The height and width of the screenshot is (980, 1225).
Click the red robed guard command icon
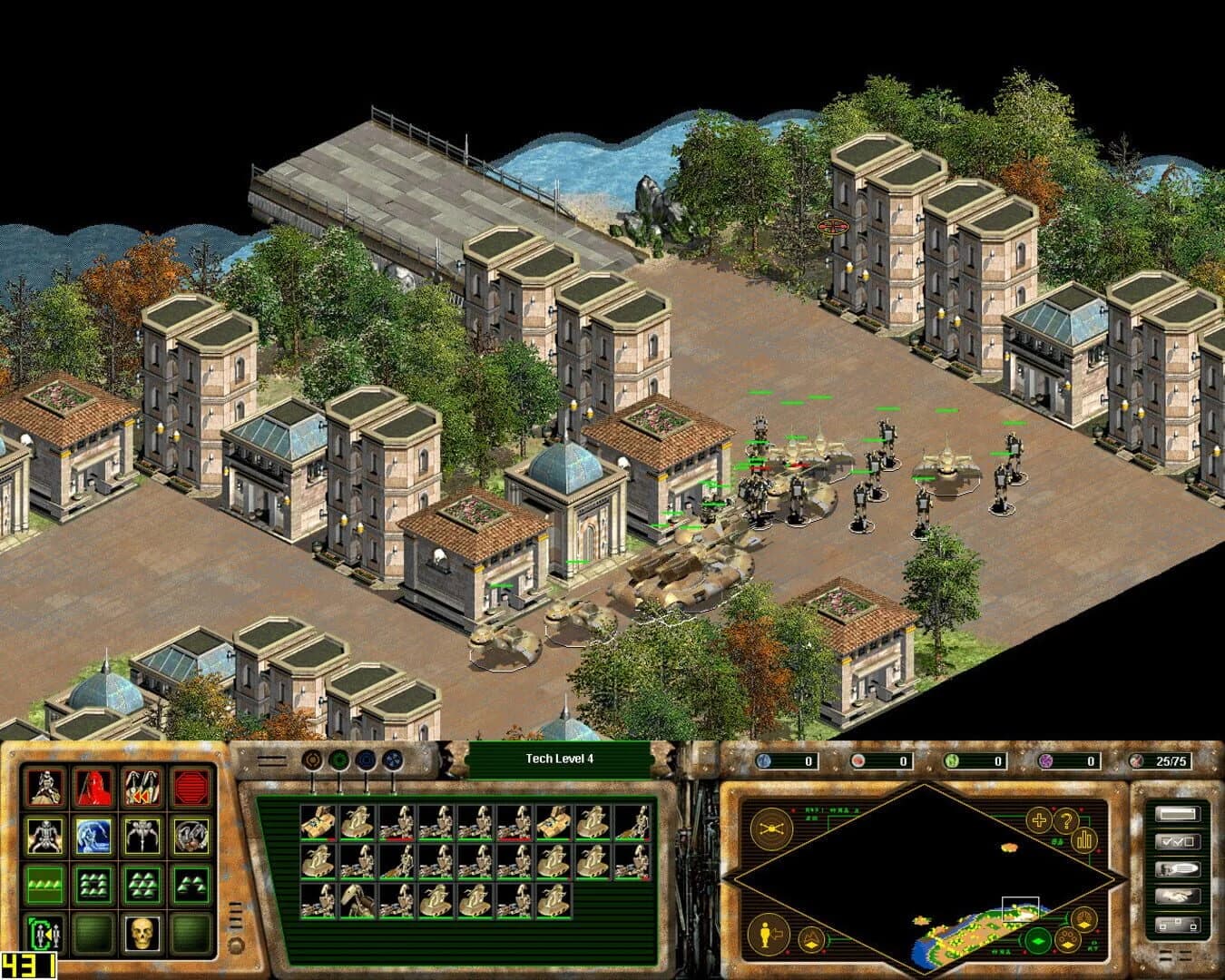(93, 788)
